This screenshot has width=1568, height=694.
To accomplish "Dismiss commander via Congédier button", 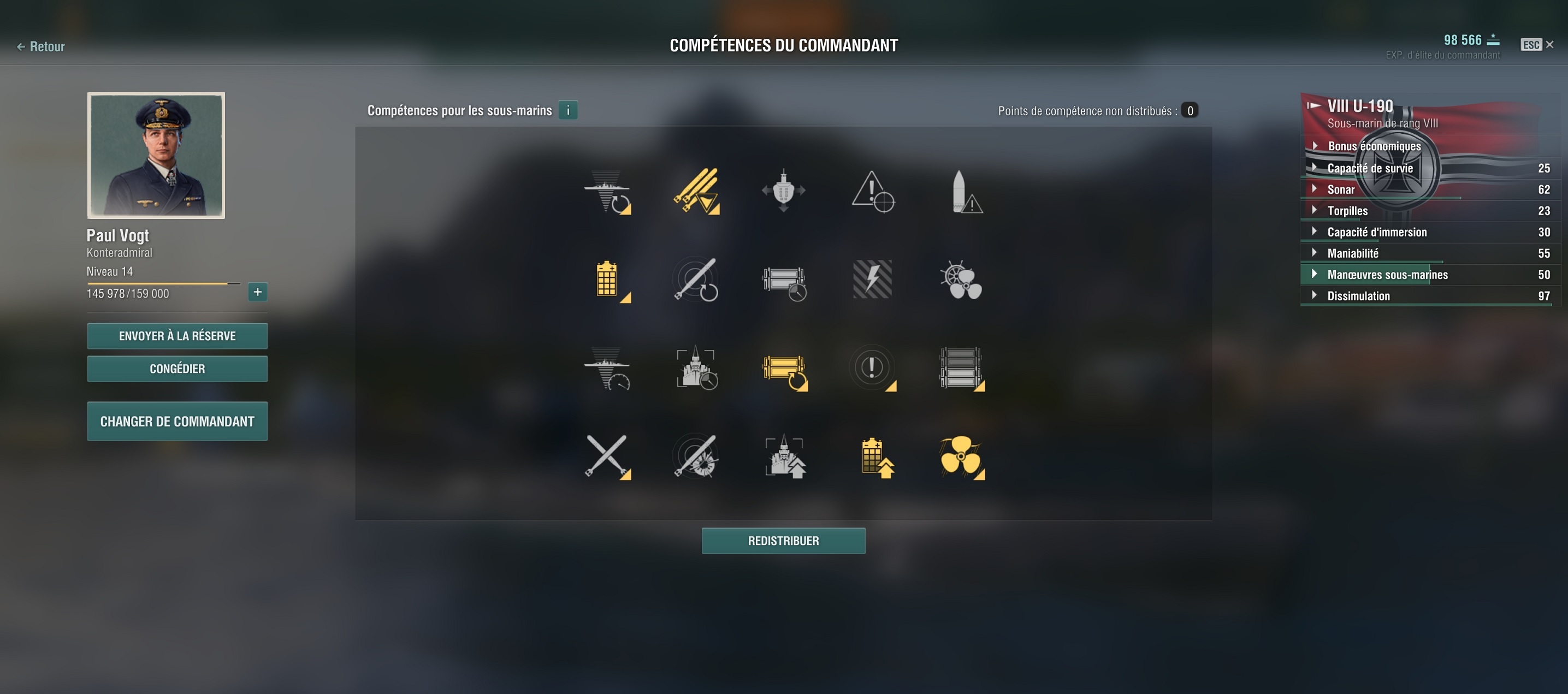I will [177, 369].
